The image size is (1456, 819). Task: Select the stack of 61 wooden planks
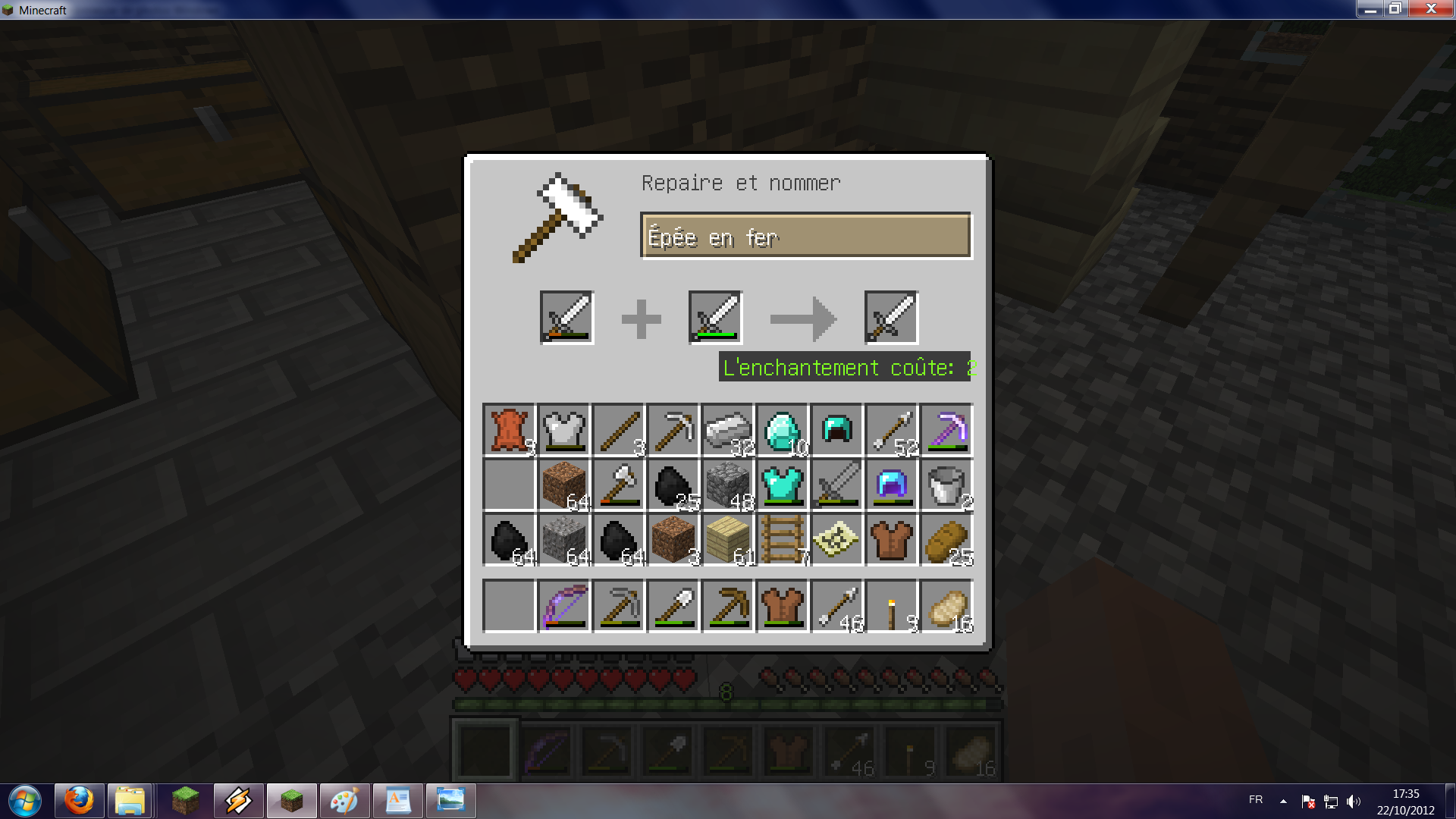pos(728,540)
